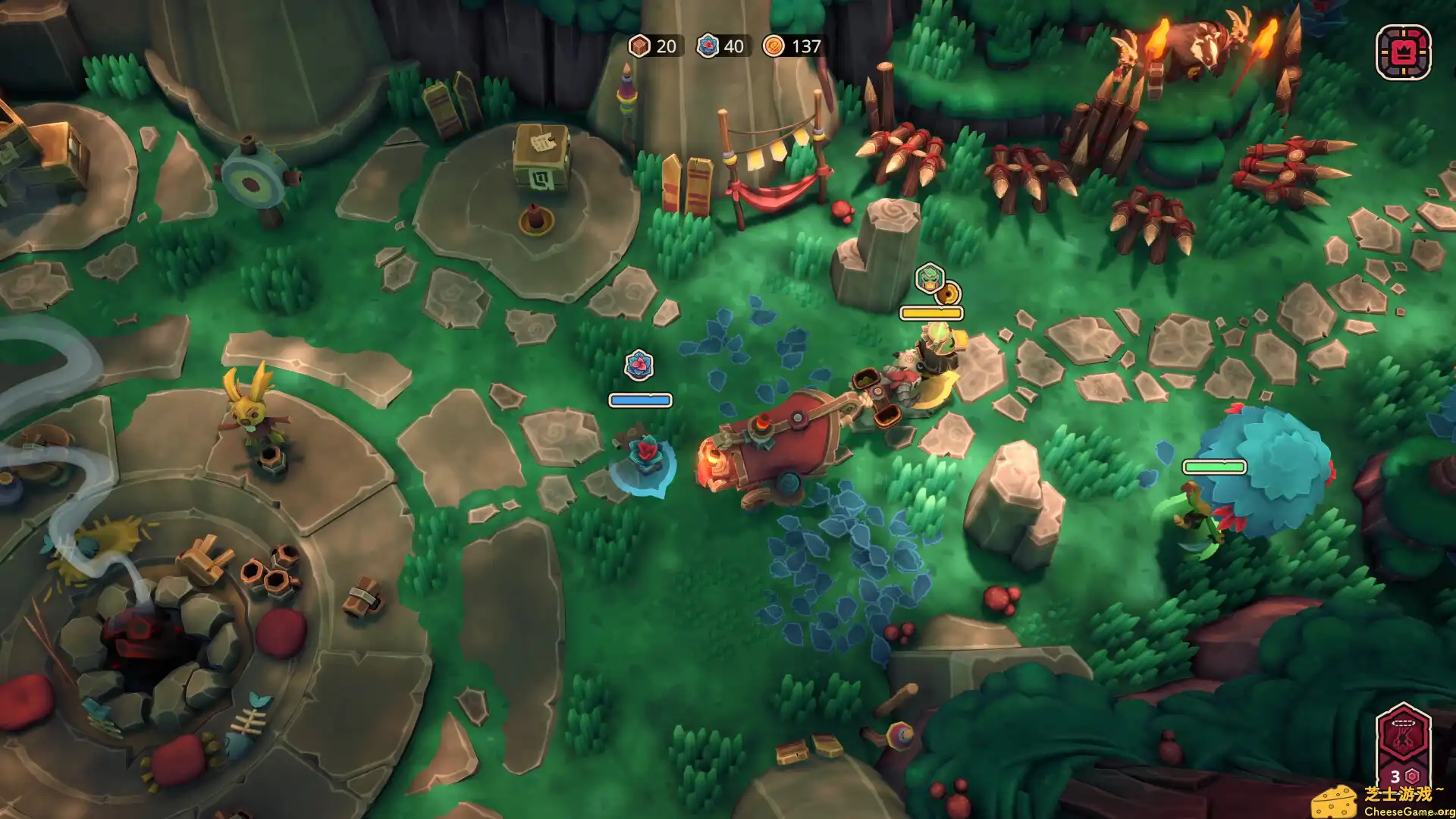The image size is (1456, 819).
Task: Select the striped wooden signposts near the banner
Action: click(686, 178)
